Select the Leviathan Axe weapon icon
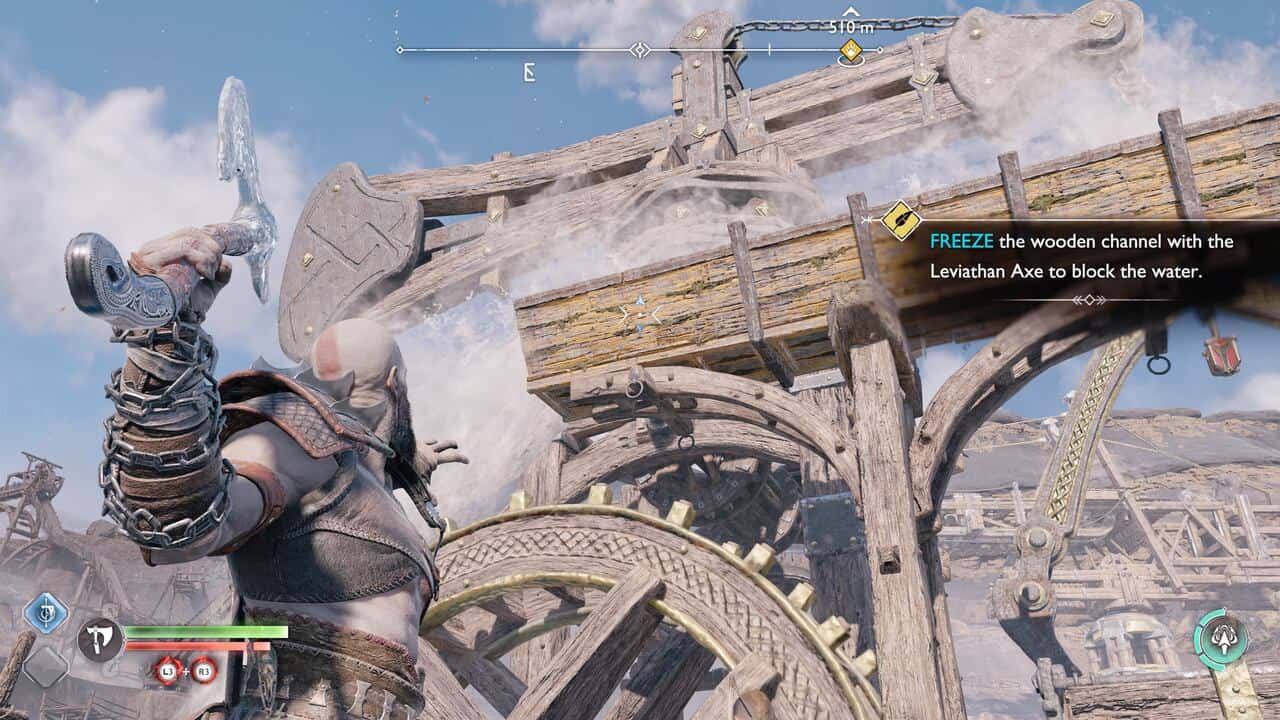This screenshot has height=720, width=1280. point(100,640)
